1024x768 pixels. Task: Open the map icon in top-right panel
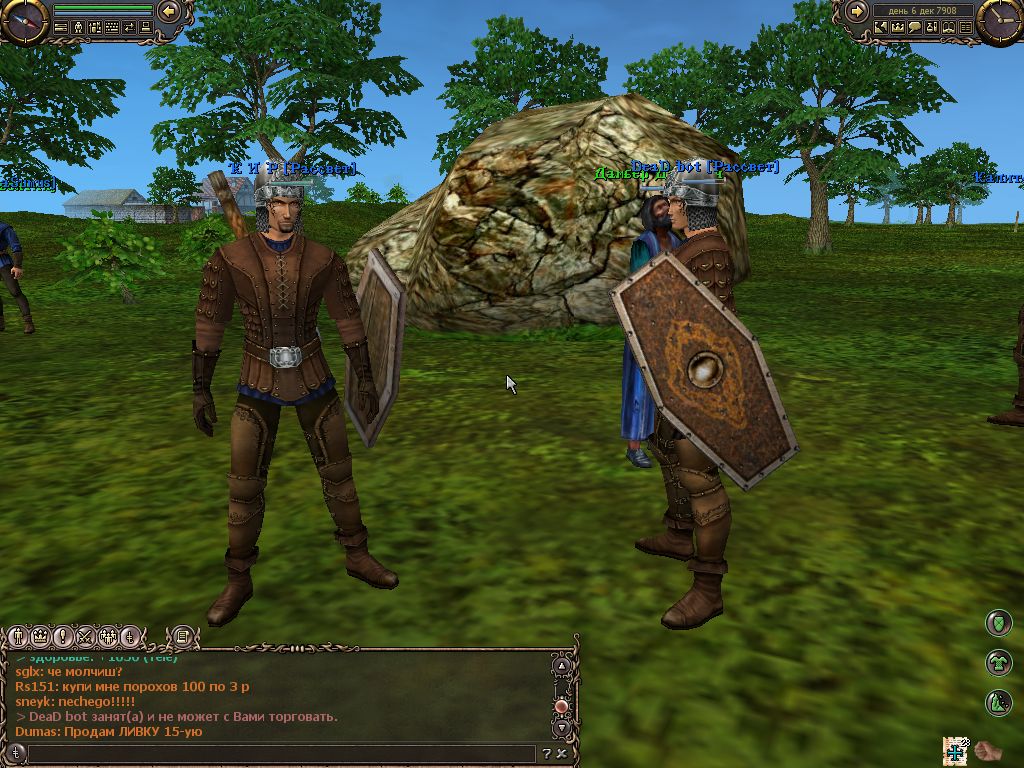pos(881,28)
